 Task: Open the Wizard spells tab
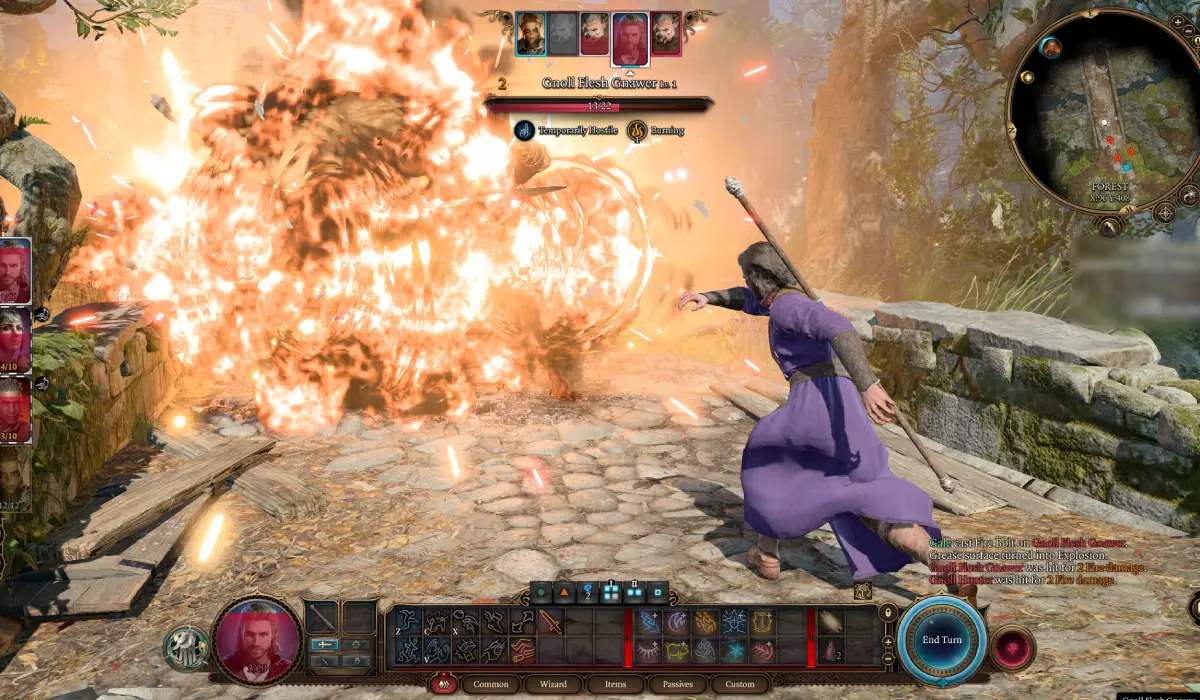(x=554, y=685)
